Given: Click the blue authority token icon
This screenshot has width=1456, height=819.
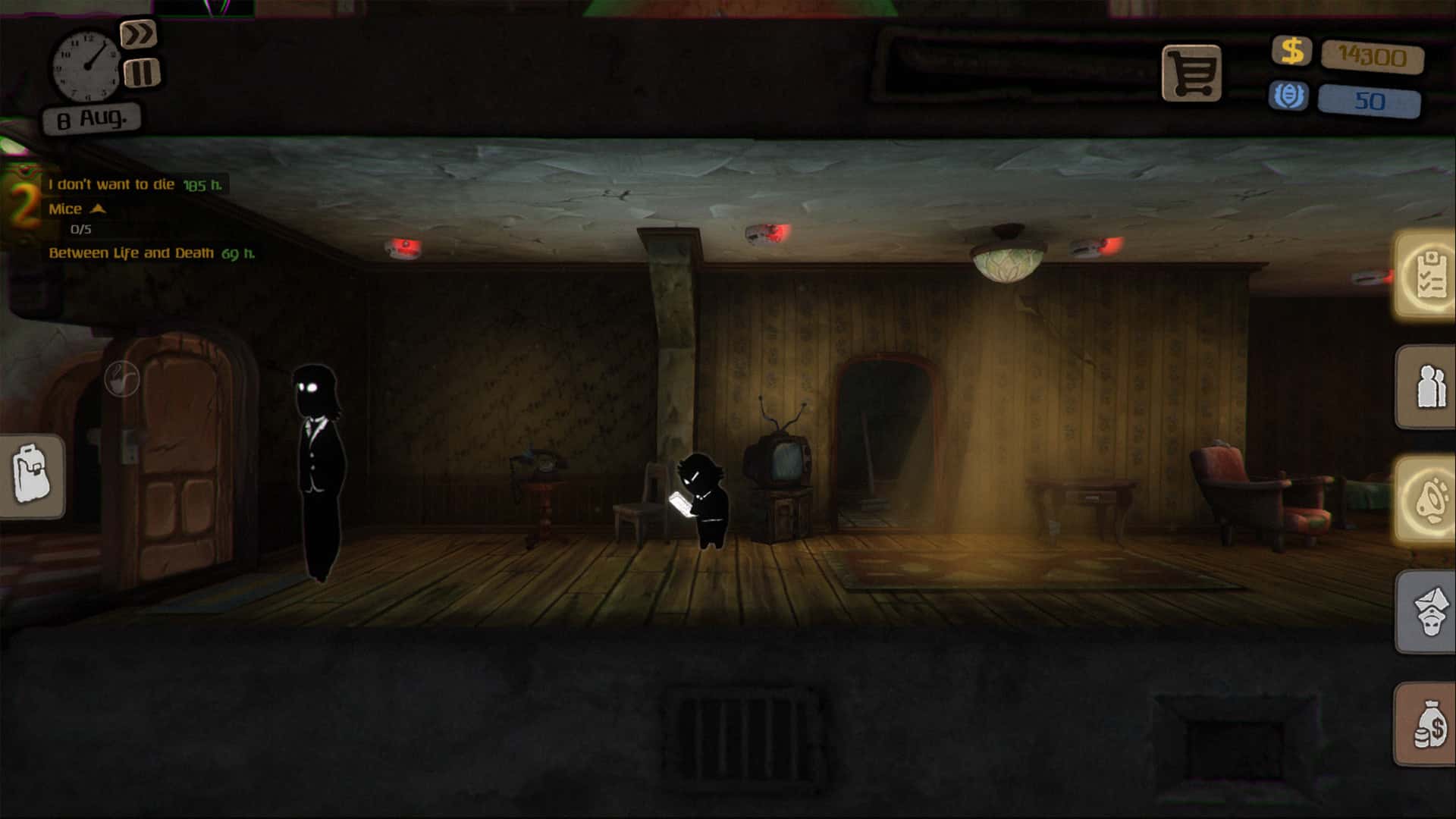Looking at the screenshot, I should point(1289,96).
